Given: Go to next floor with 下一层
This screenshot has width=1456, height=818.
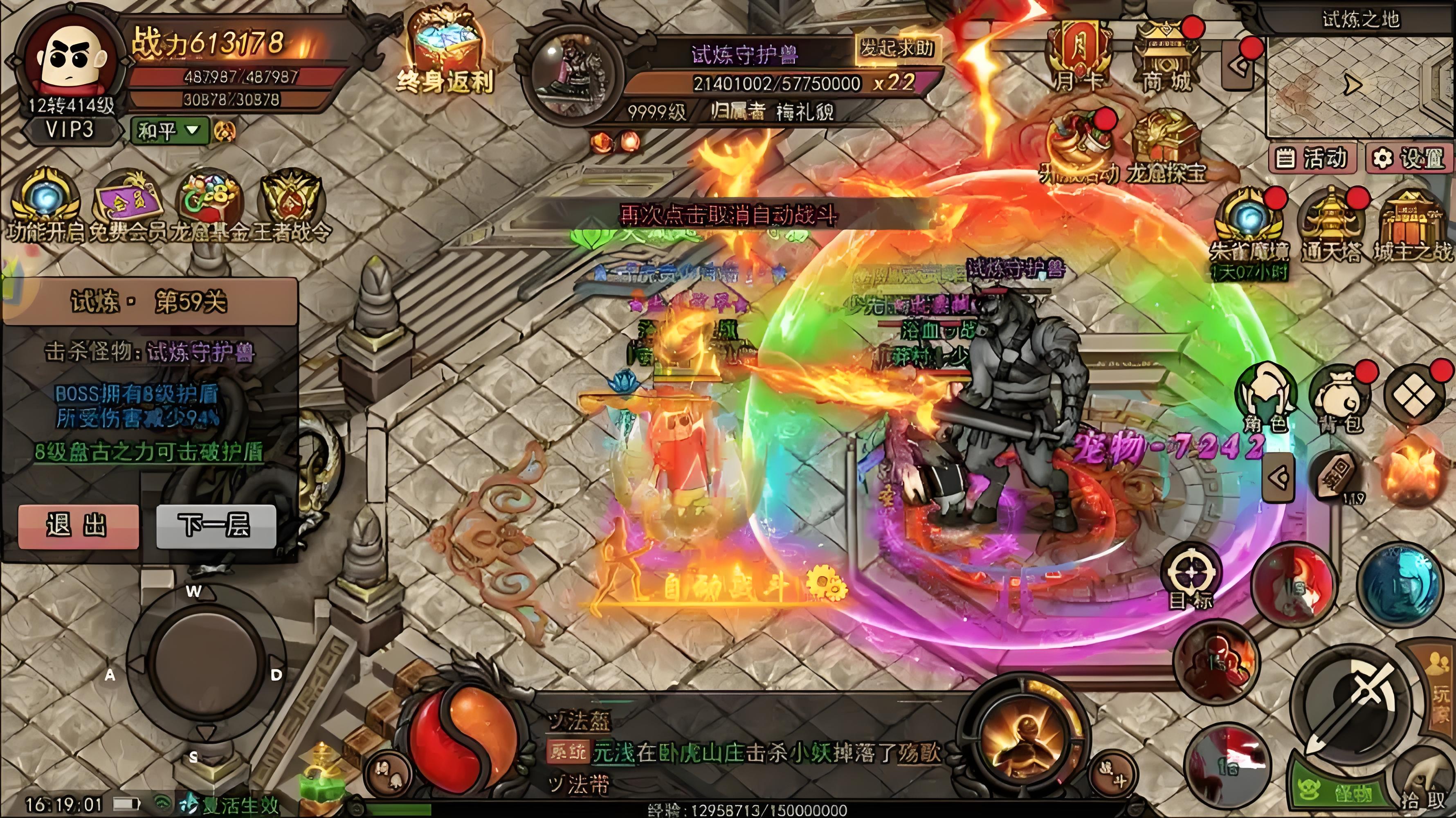Looking at the screenshot, I should [x=216, y=526].
